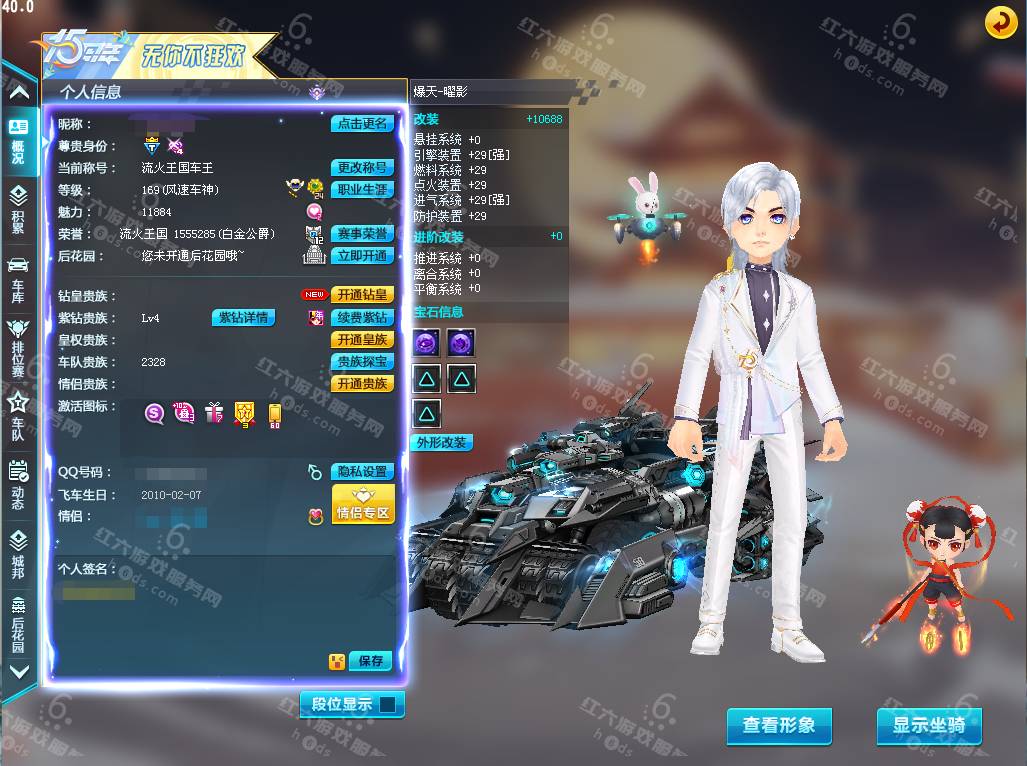Renew with the 续费紫钻 button
1027x766 pixels.
click(362, 318)
